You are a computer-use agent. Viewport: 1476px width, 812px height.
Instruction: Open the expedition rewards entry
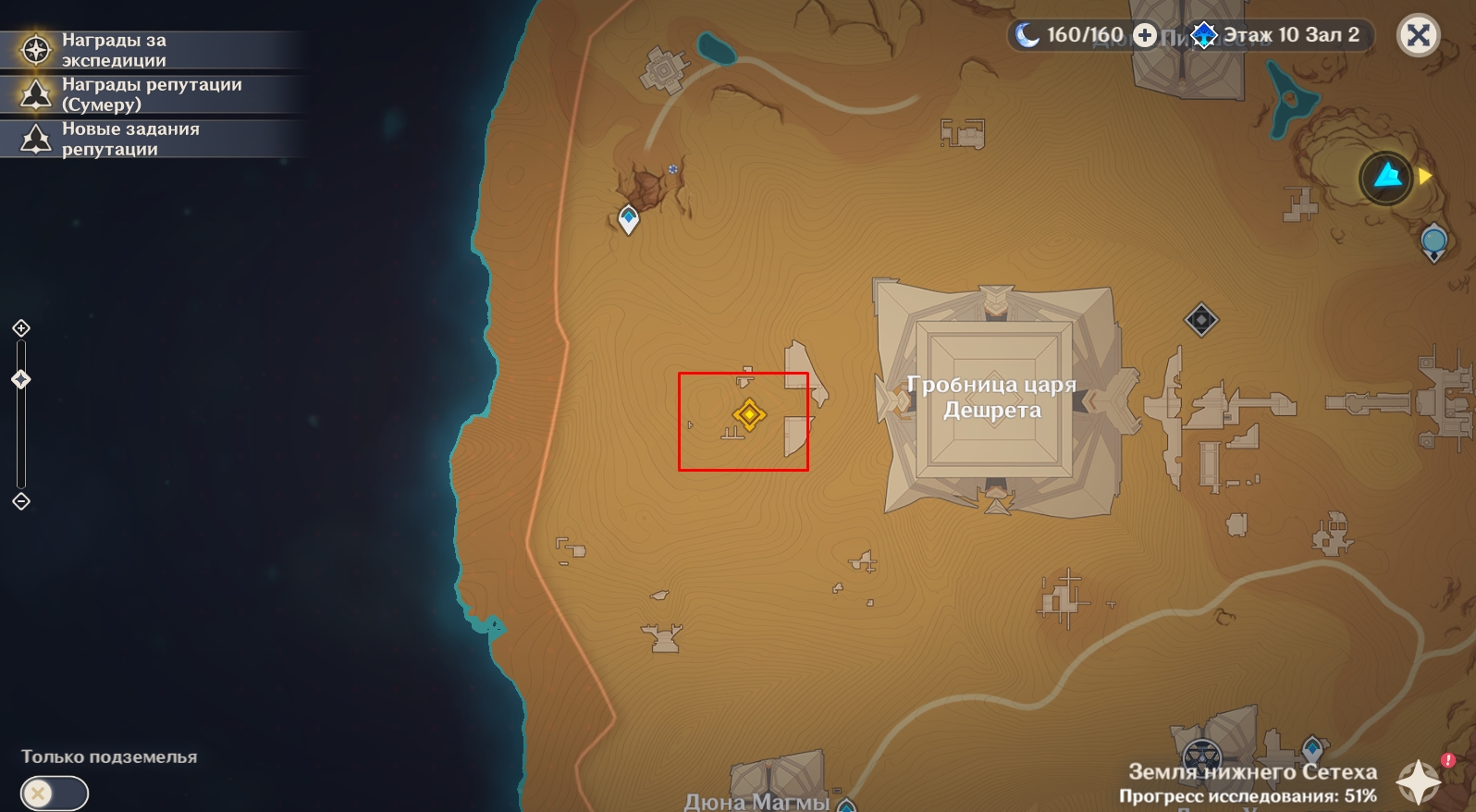148,50
